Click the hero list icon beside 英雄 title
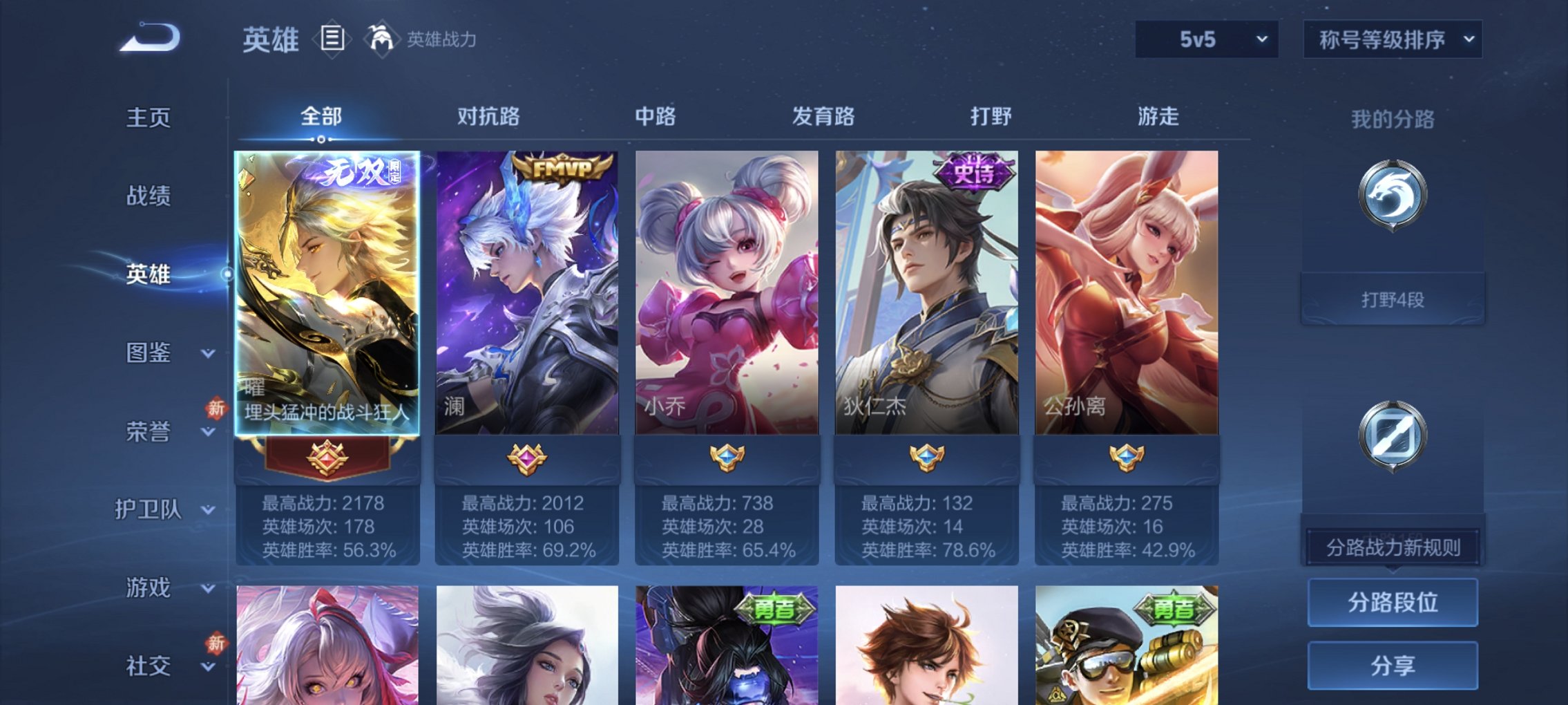The height and width of the screenshot is (705, 1568). (x=332, y=38)
